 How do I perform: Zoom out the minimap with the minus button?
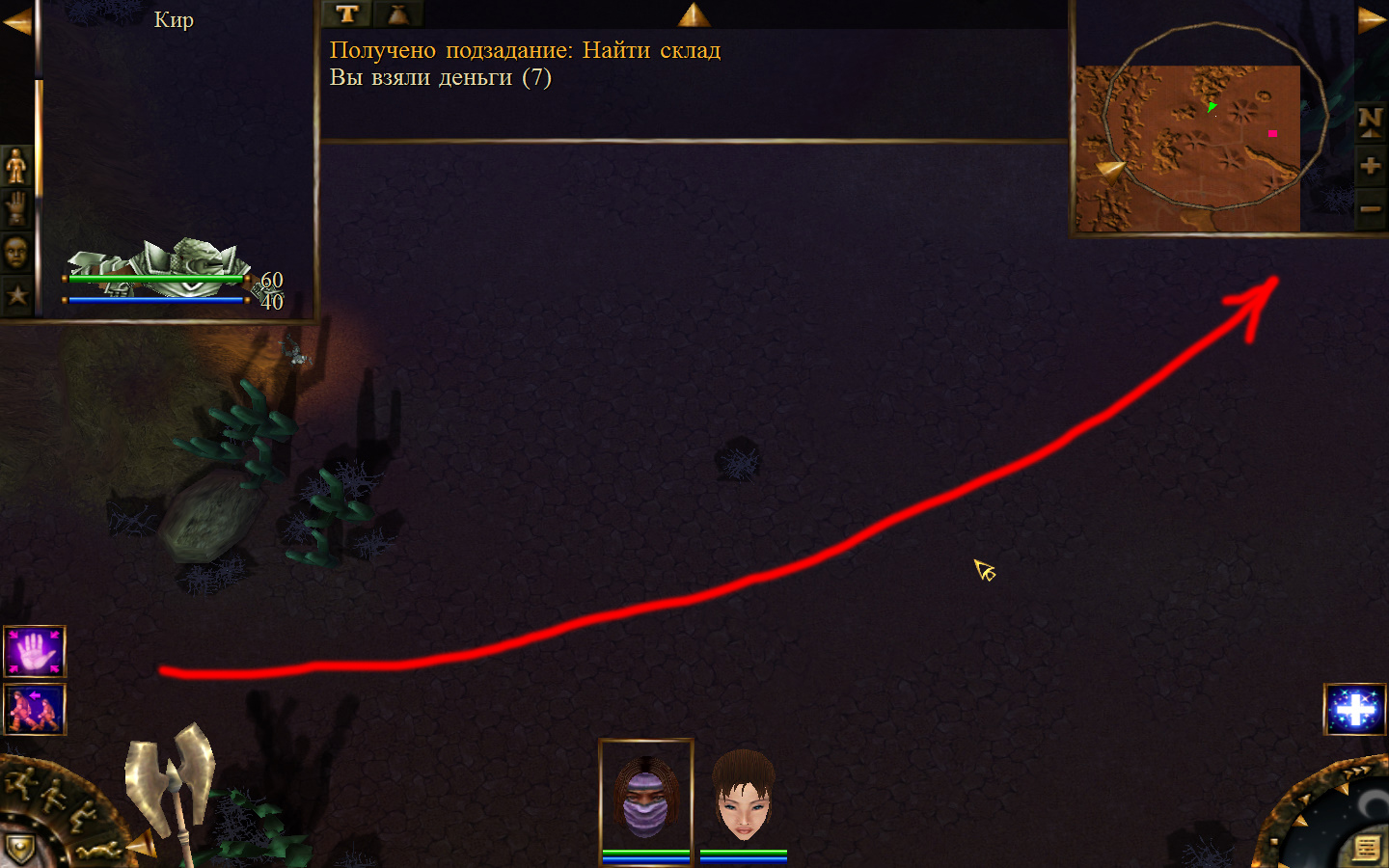click(x=1370, y=208)
